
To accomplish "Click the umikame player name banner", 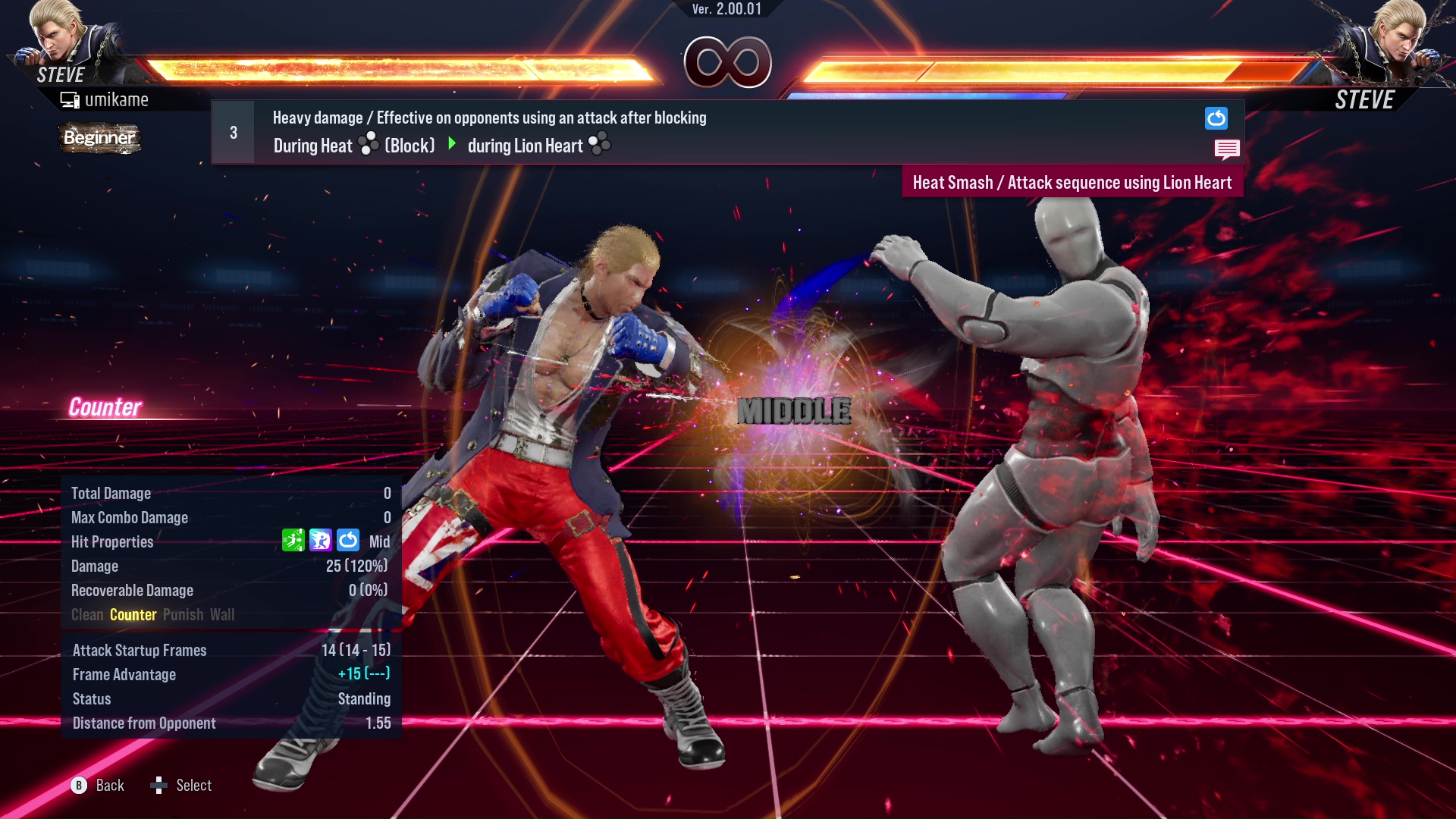I will [118, 99].
